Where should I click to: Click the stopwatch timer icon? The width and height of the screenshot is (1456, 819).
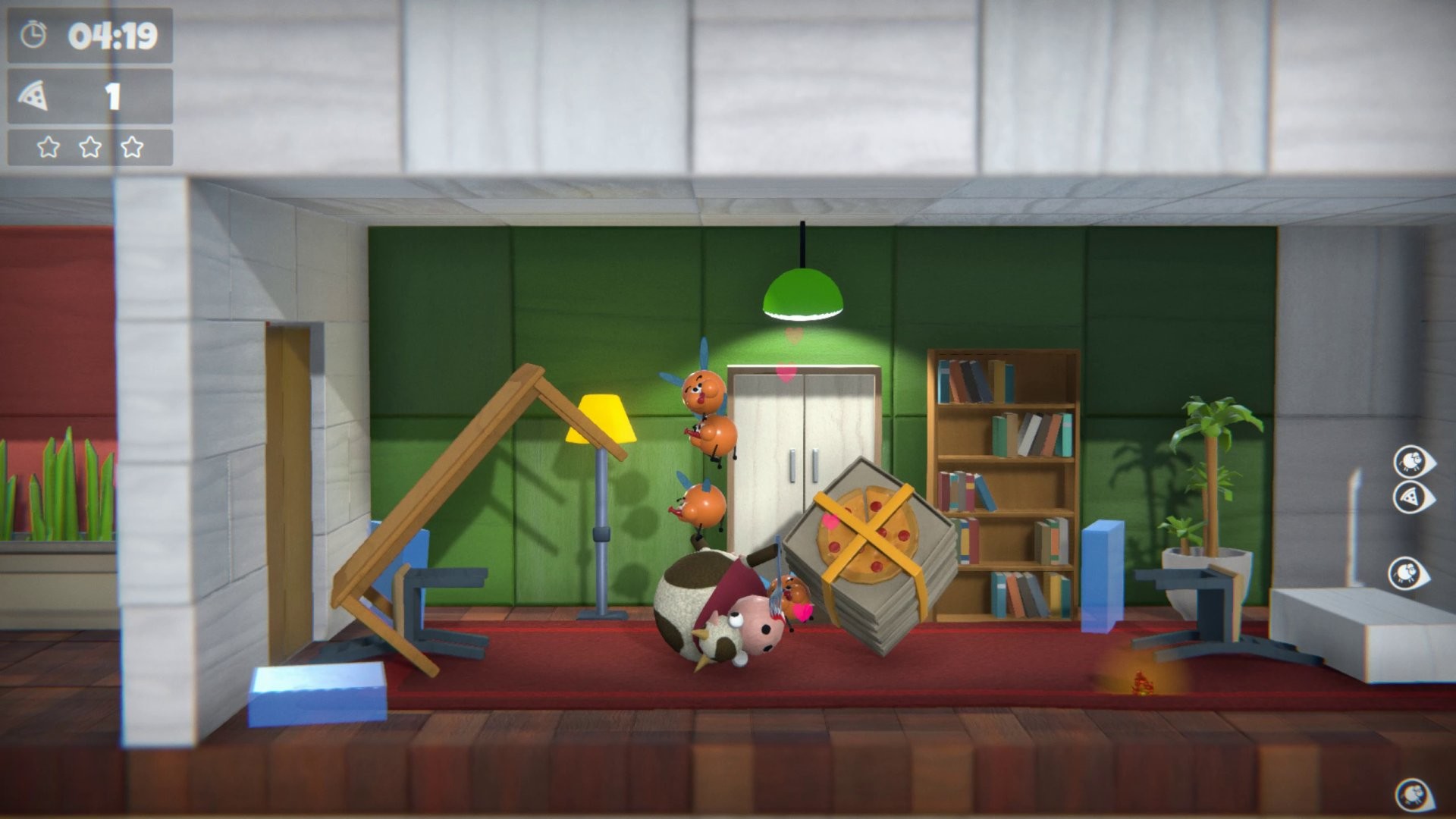tap(33, 34)
